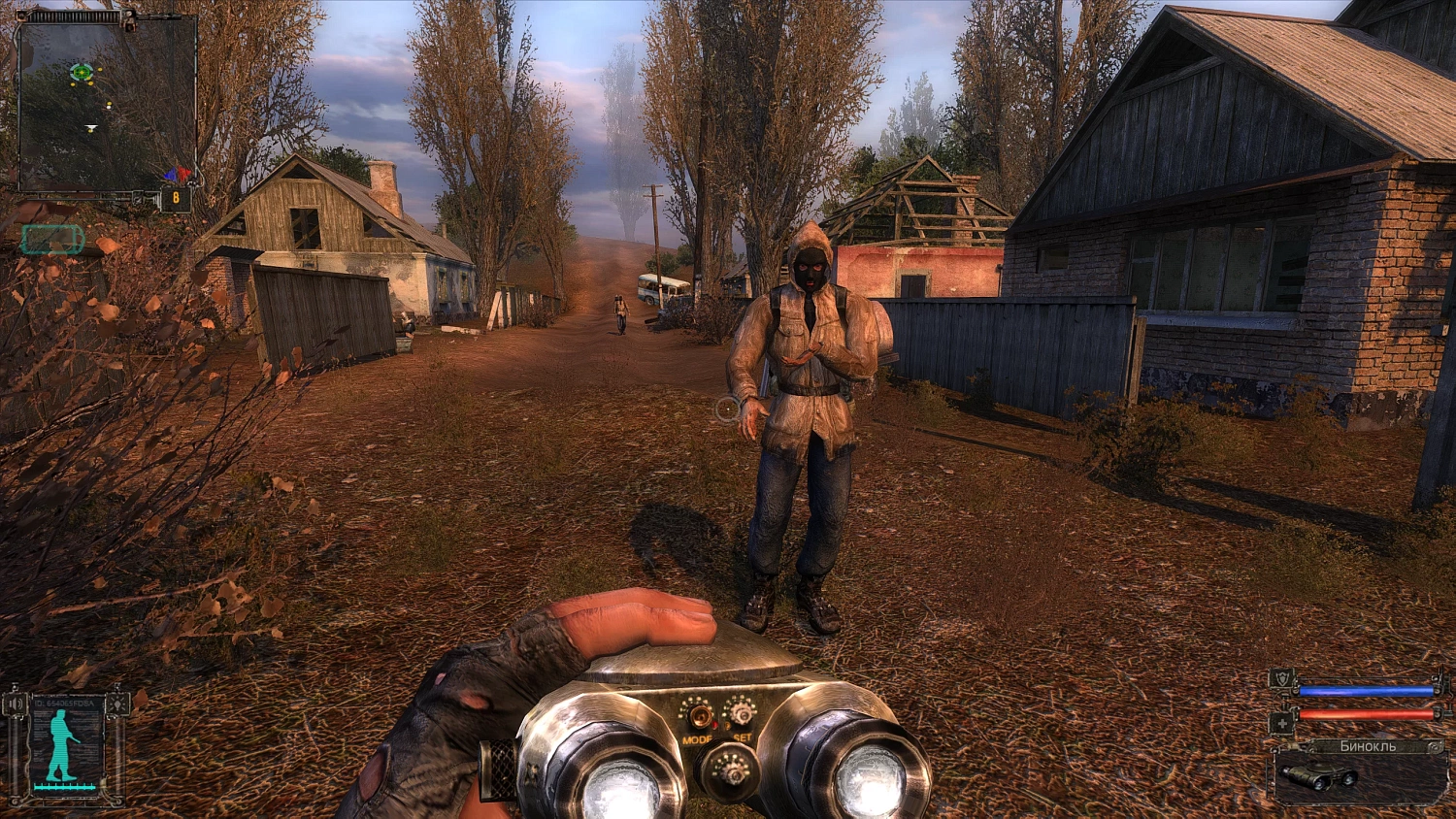Click the blue faction flag beside the minimap counter
This screenshot has width=1456, height=819.
tap(171, 175)
